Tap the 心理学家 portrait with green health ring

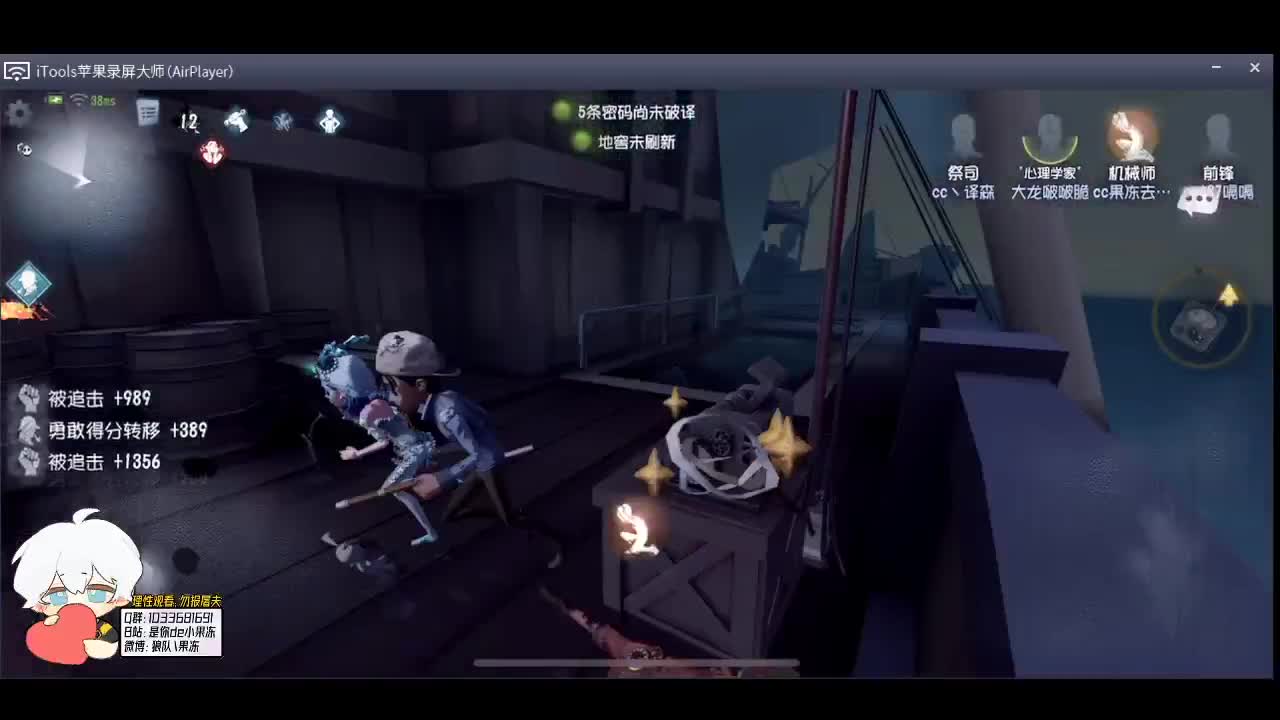click(1048, 133)
